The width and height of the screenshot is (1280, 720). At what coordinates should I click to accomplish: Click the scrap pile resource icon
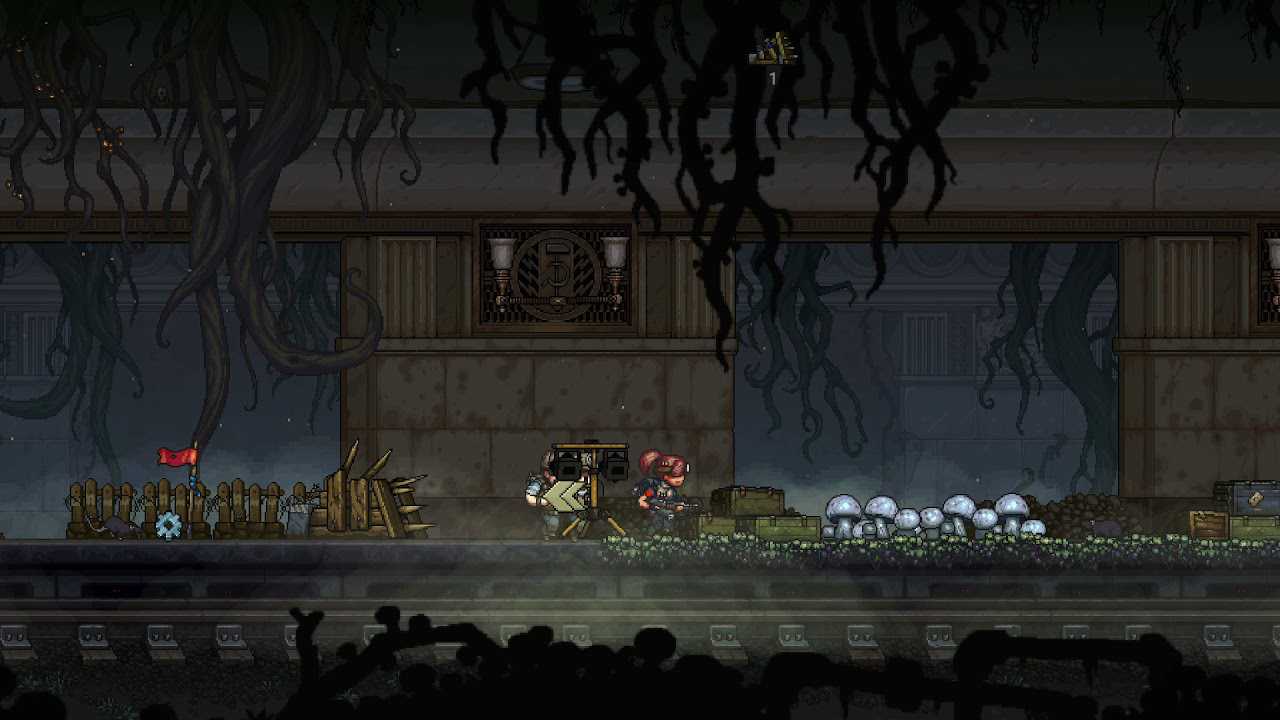tap(772, 50)
